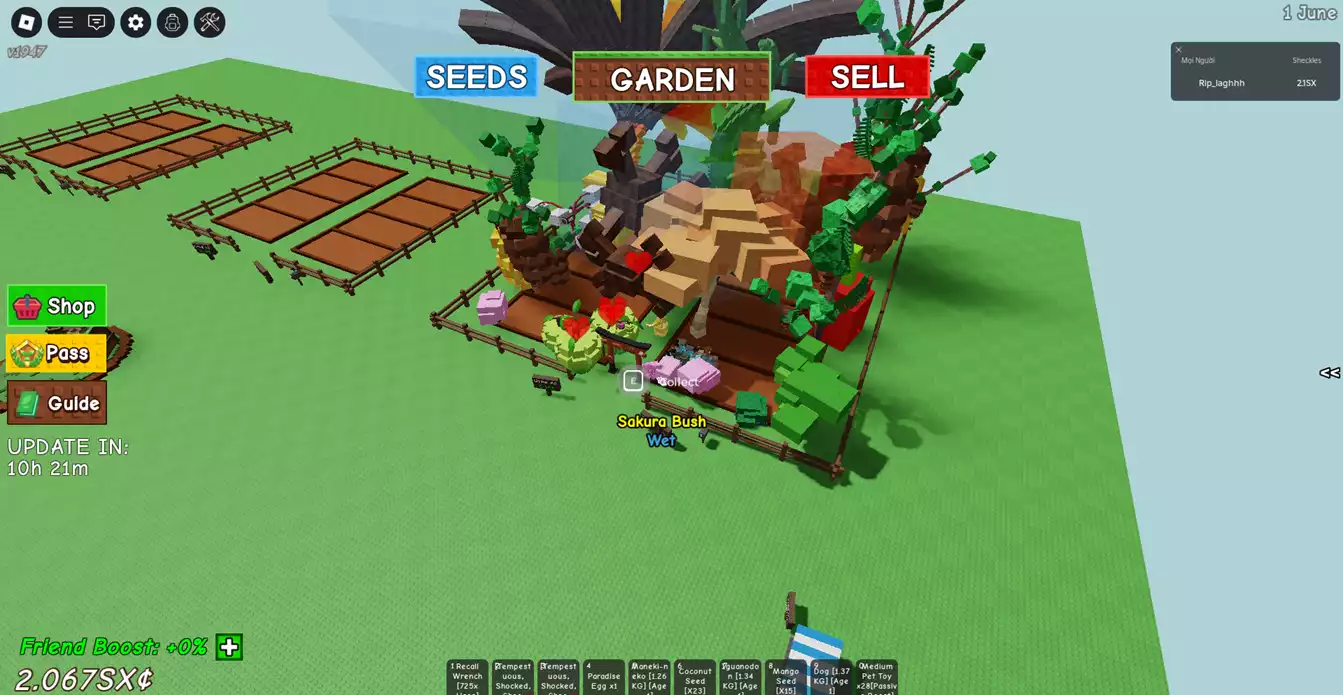Open the backpack inventory icon

pos(172,22)
